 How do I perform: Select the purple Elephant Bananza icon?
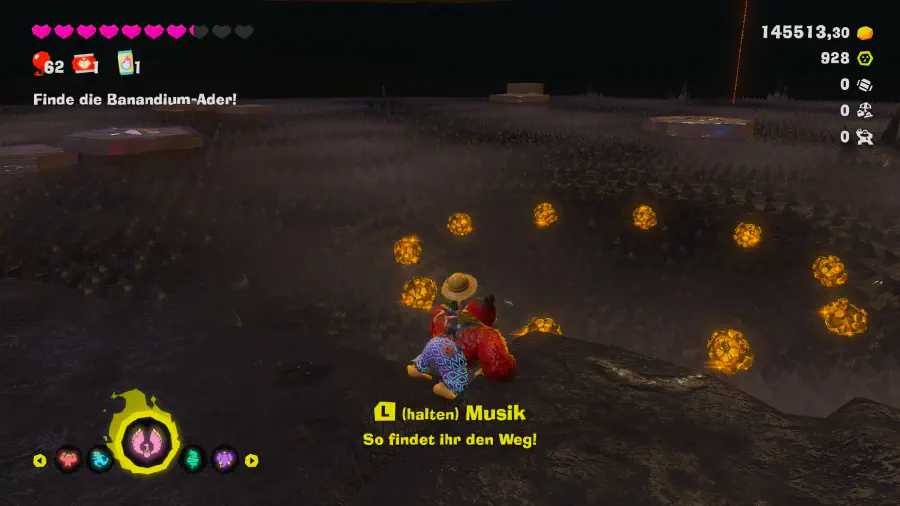(225, 460)
